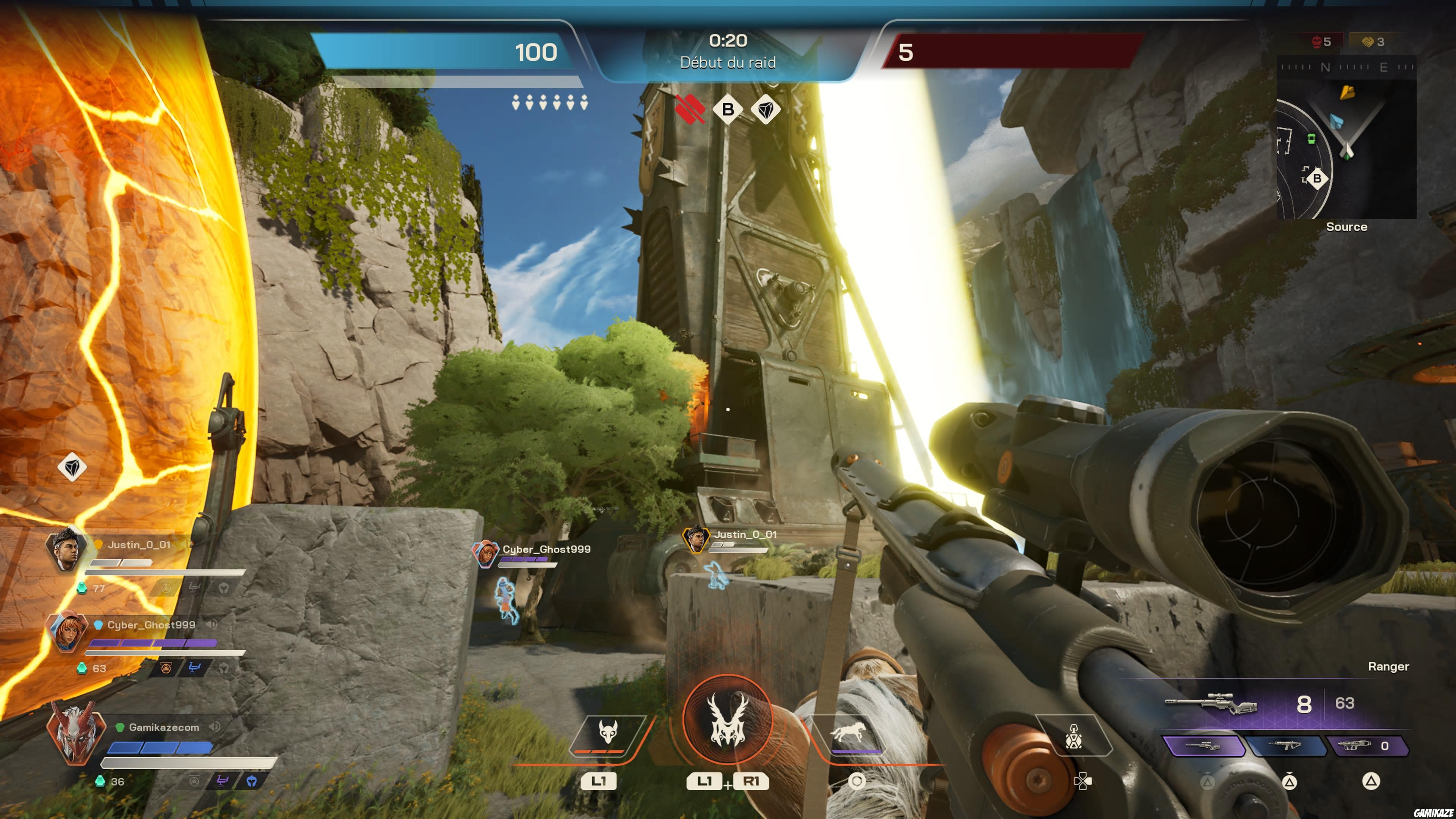1456x819 pixels.
Task: Click Cyber_Ghost999's portrait in the squad list
Action: 67,631
